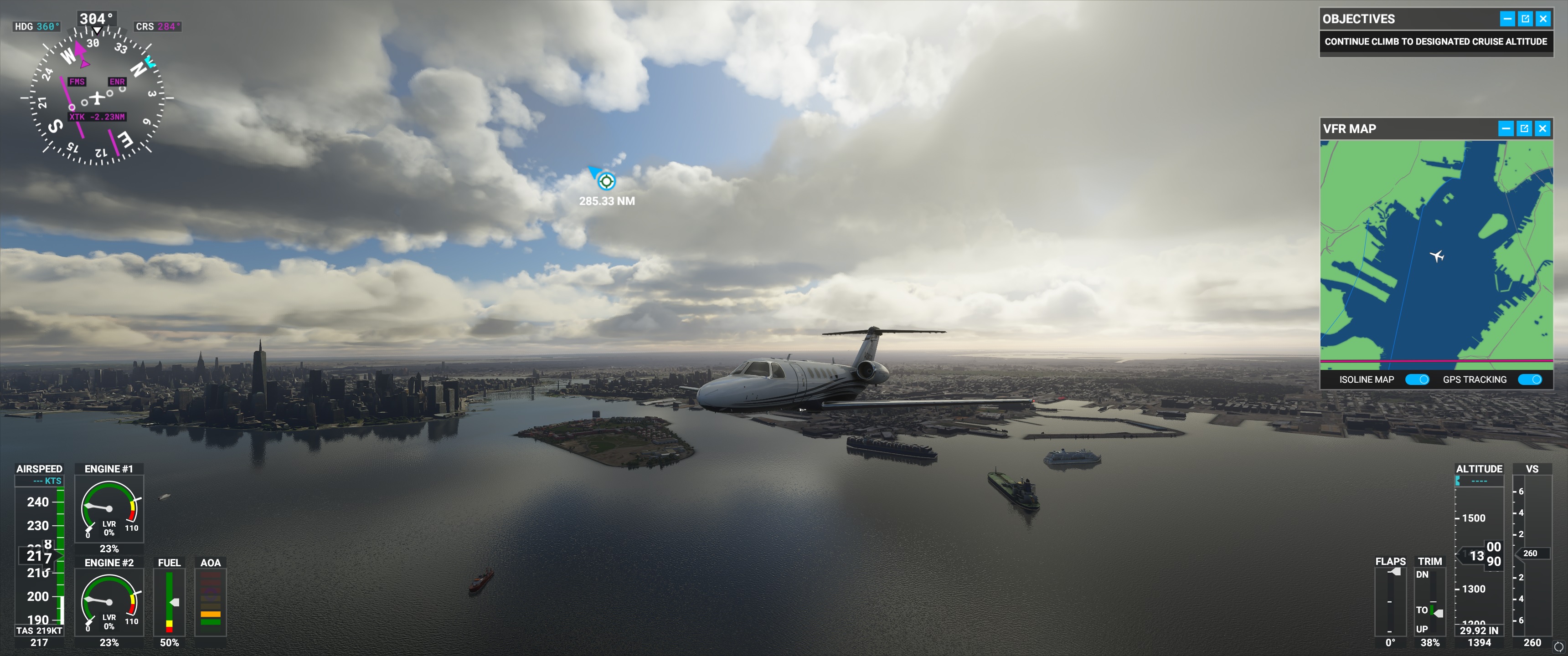The image size is (1568, 656).
Task: Close the Objectives panel
Action: [1543, 19]
